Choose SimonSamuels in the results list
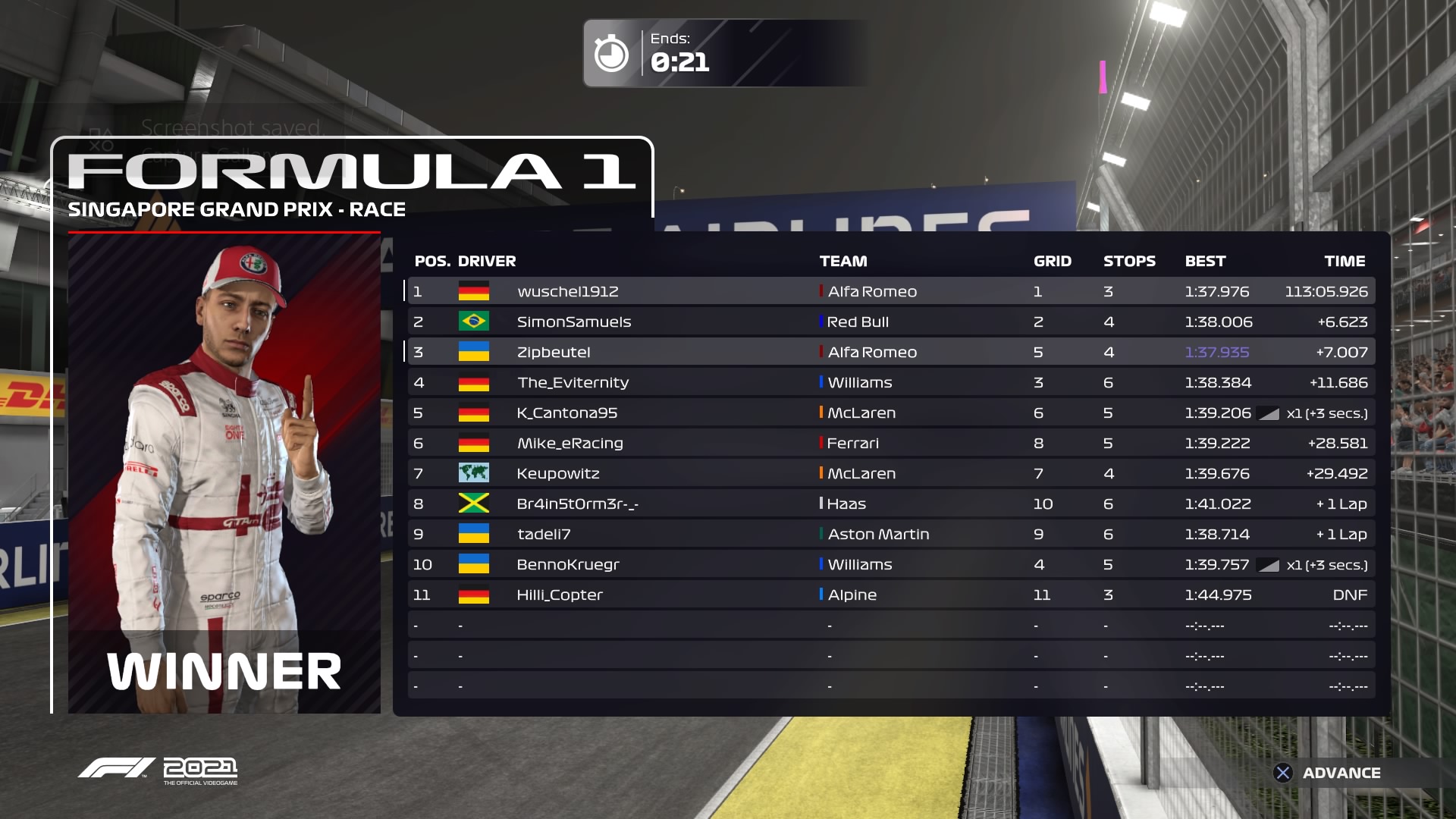 [891, 322]
